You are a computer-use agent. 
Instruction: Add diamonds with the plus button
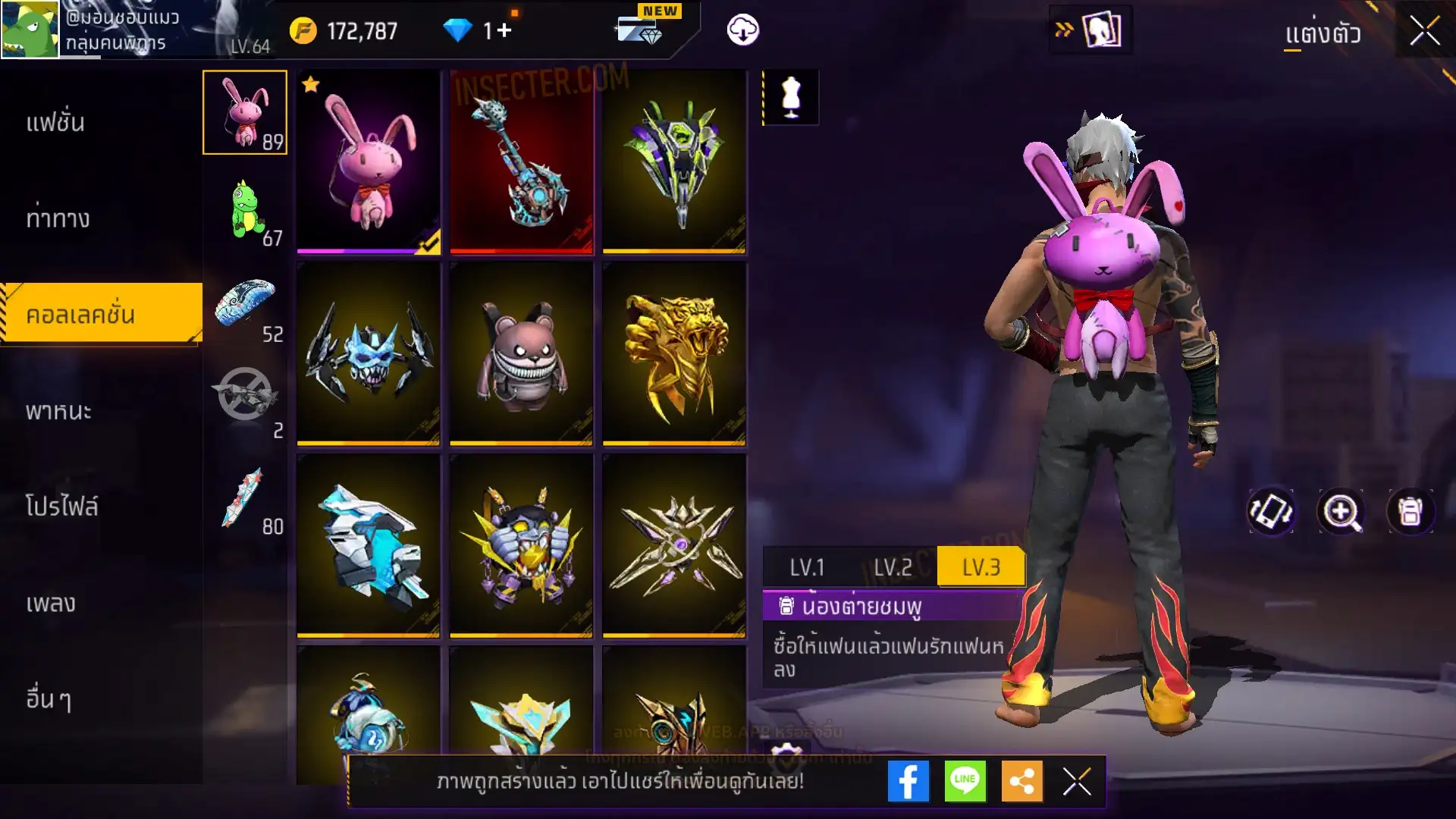point(504,31)
